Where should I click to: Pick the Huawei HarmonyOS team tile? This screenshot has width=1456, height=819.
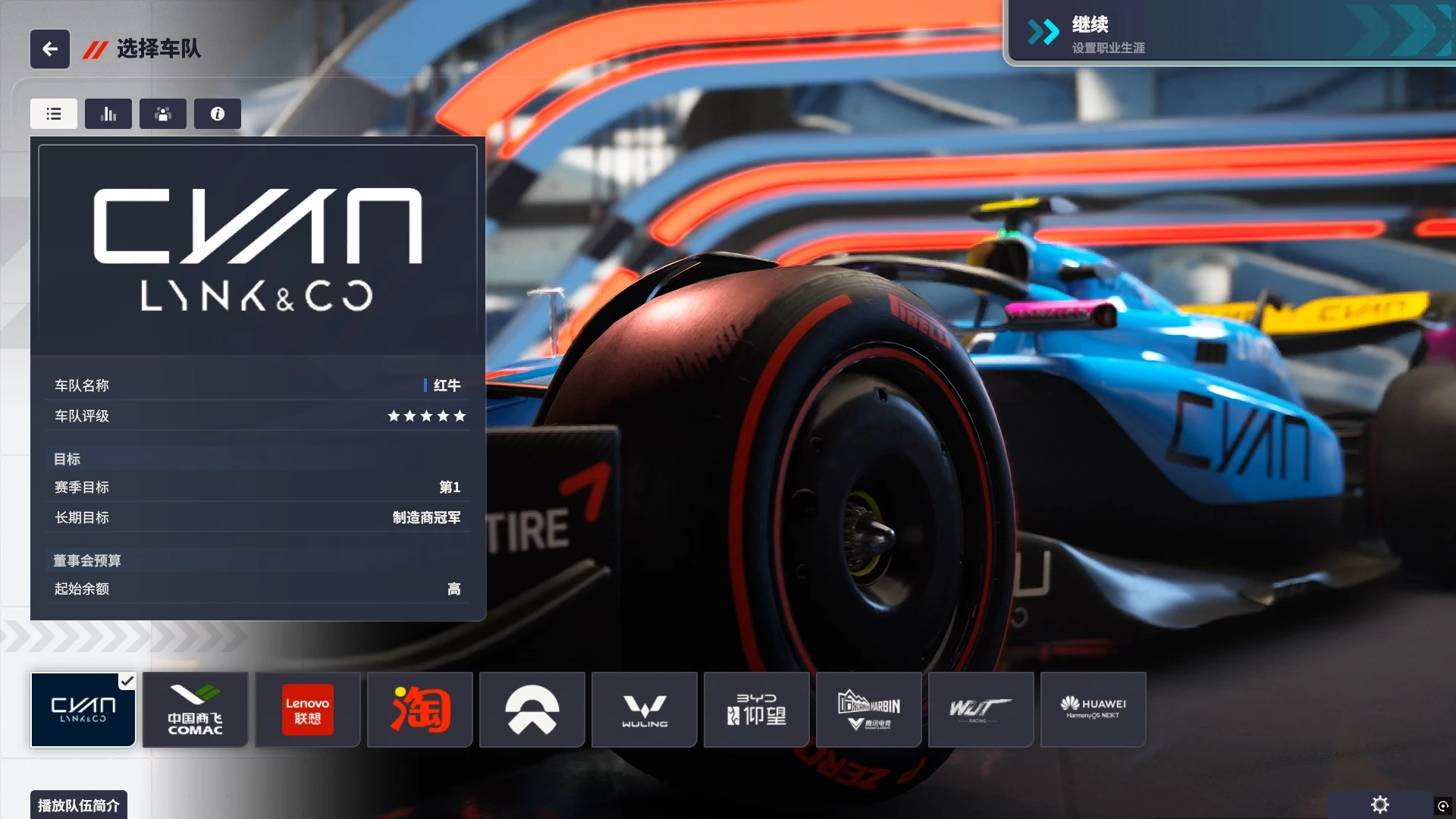tap(1094, 710)
